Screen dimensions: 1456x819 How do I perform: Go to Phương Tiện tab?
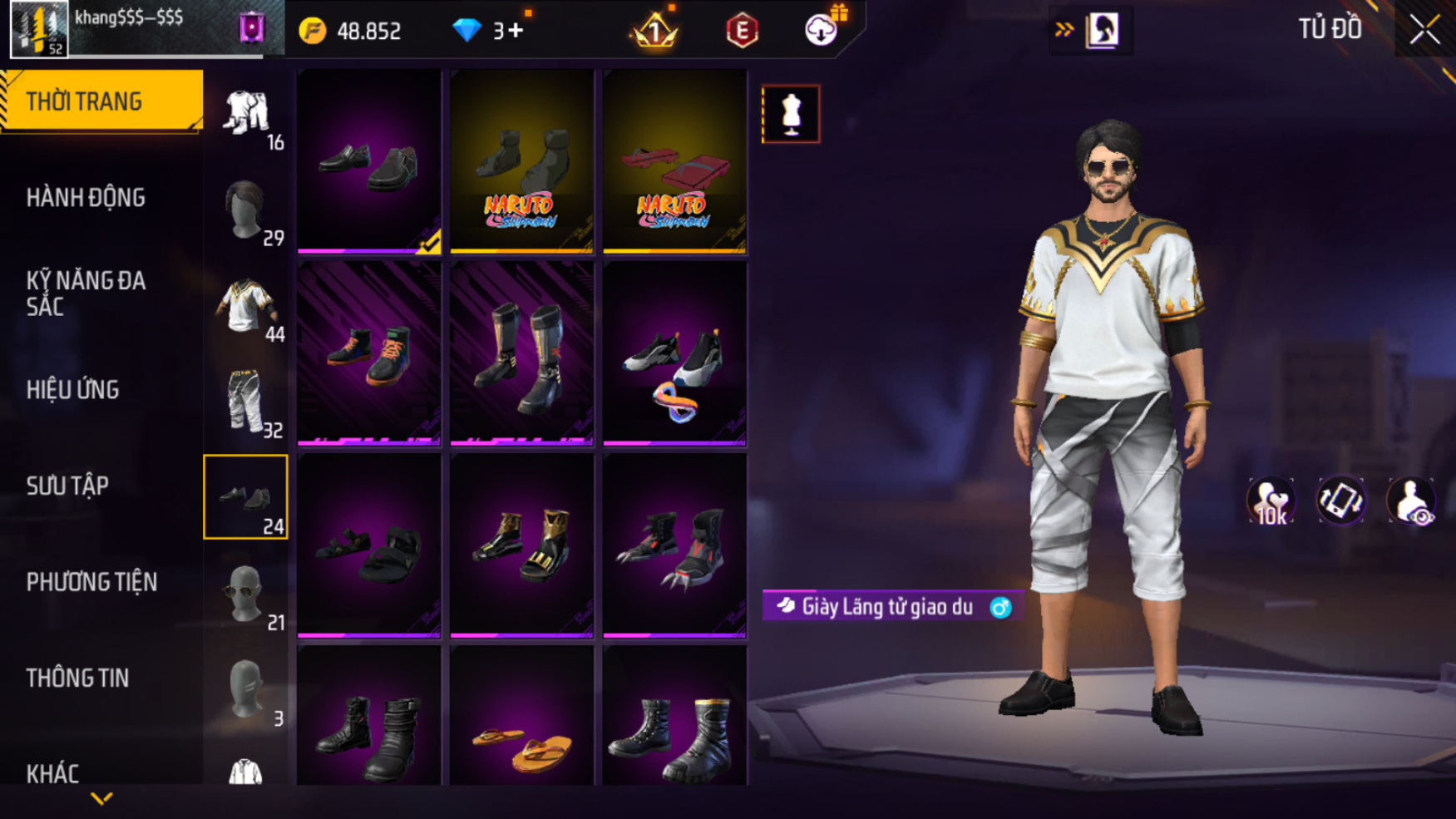(x=91, y=582)
